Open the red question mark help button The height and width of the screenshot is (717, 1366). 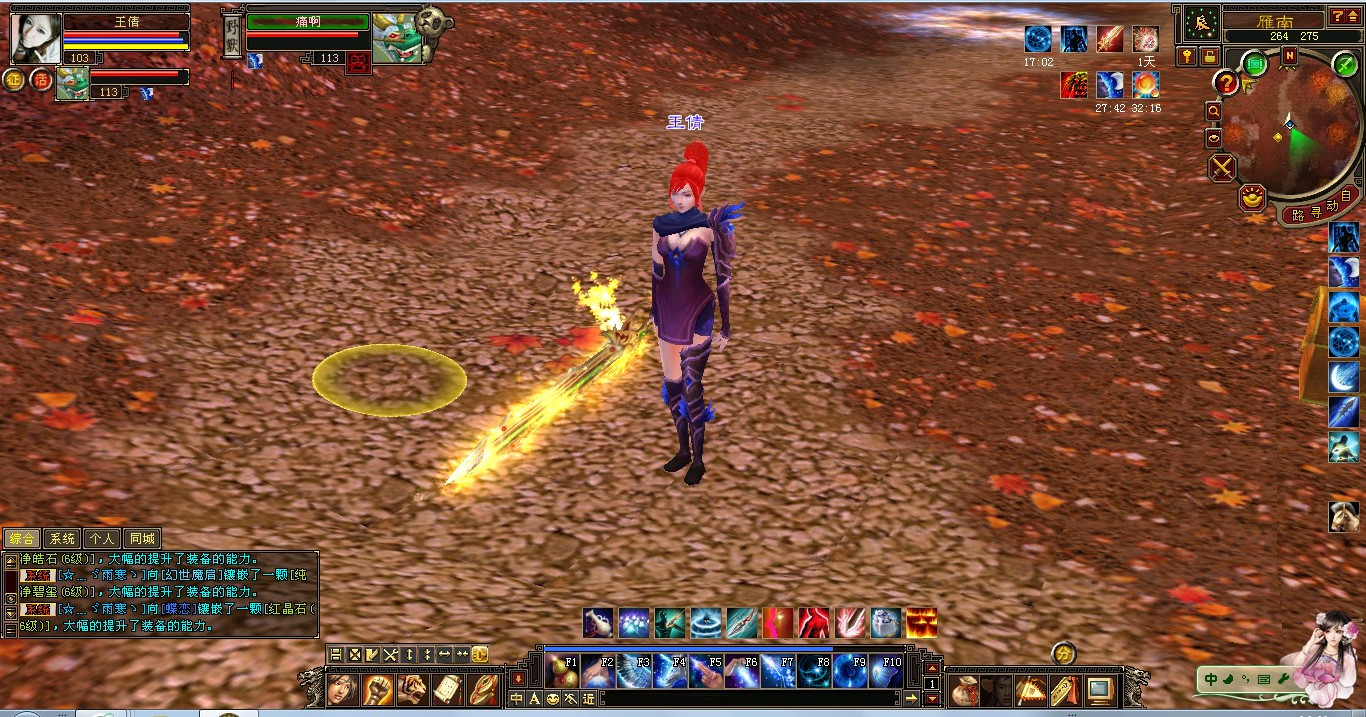pyautogui.click(x=1226, y=83)
